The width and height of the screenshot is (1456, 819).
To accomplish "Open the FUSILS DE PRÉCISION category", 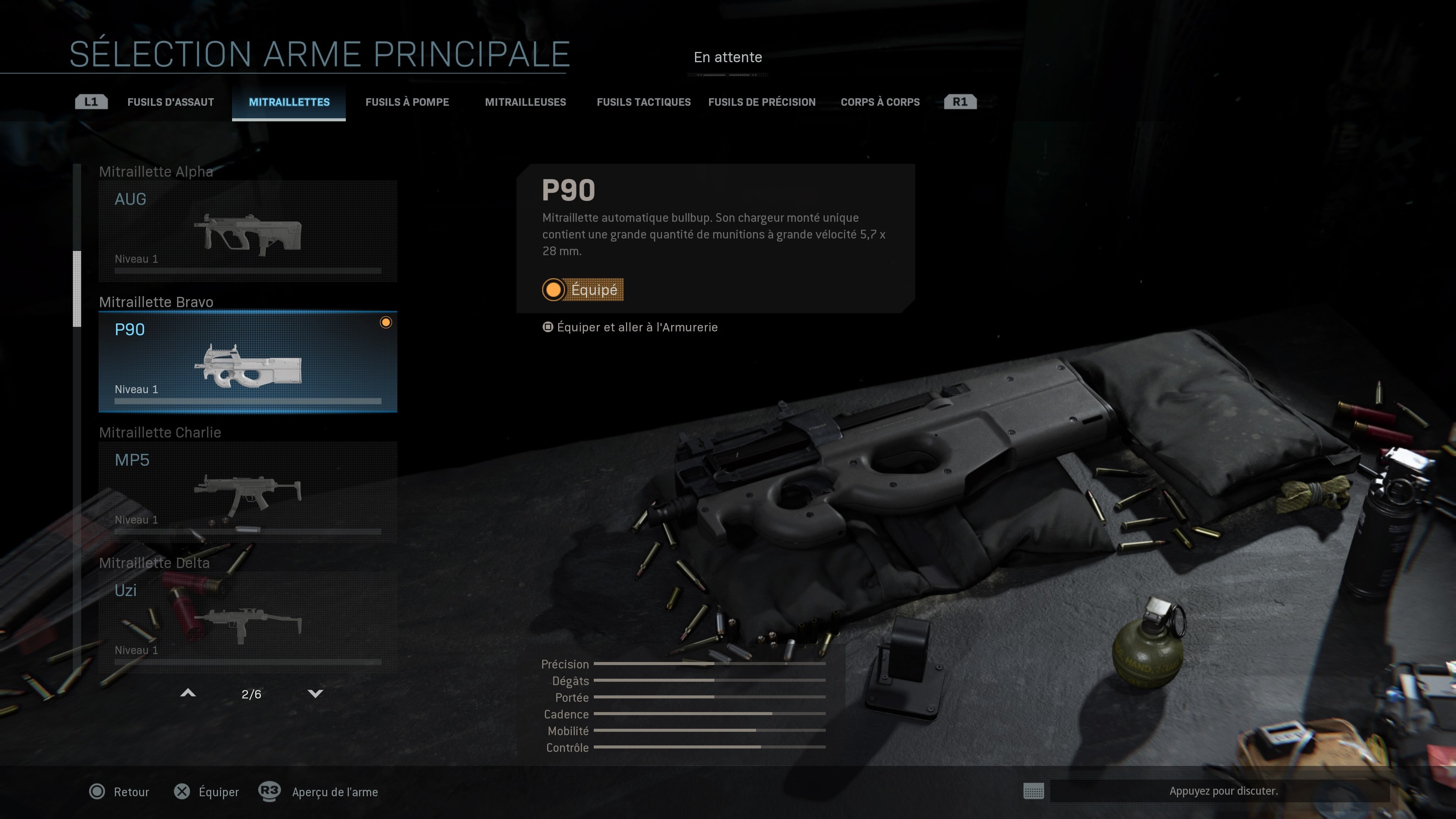I will click(761, 102).
